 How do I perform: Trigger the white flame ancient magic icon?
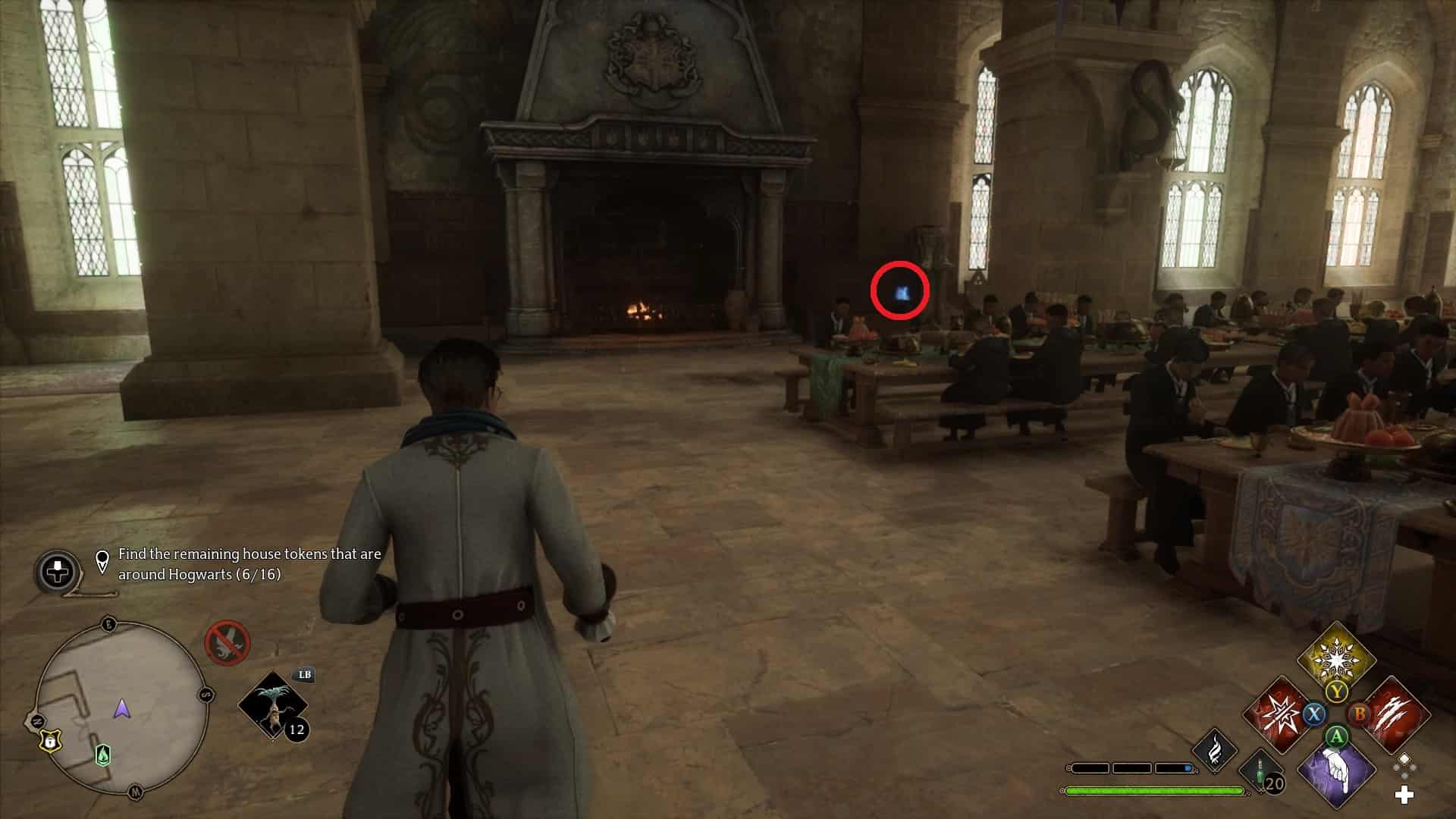click(x=1215, y=749)
